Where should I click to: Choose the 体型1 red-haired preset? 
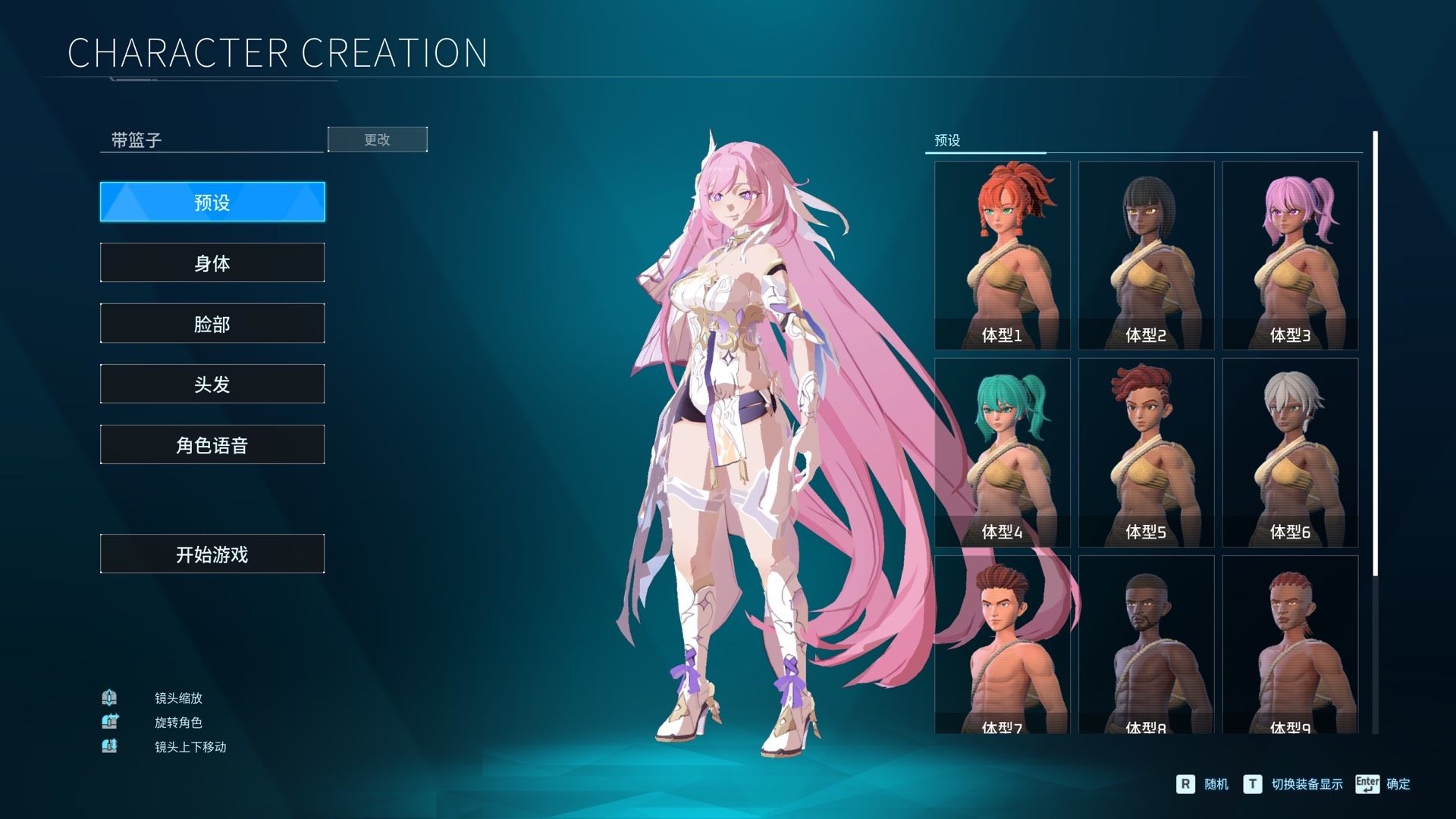coord(1002,255)
